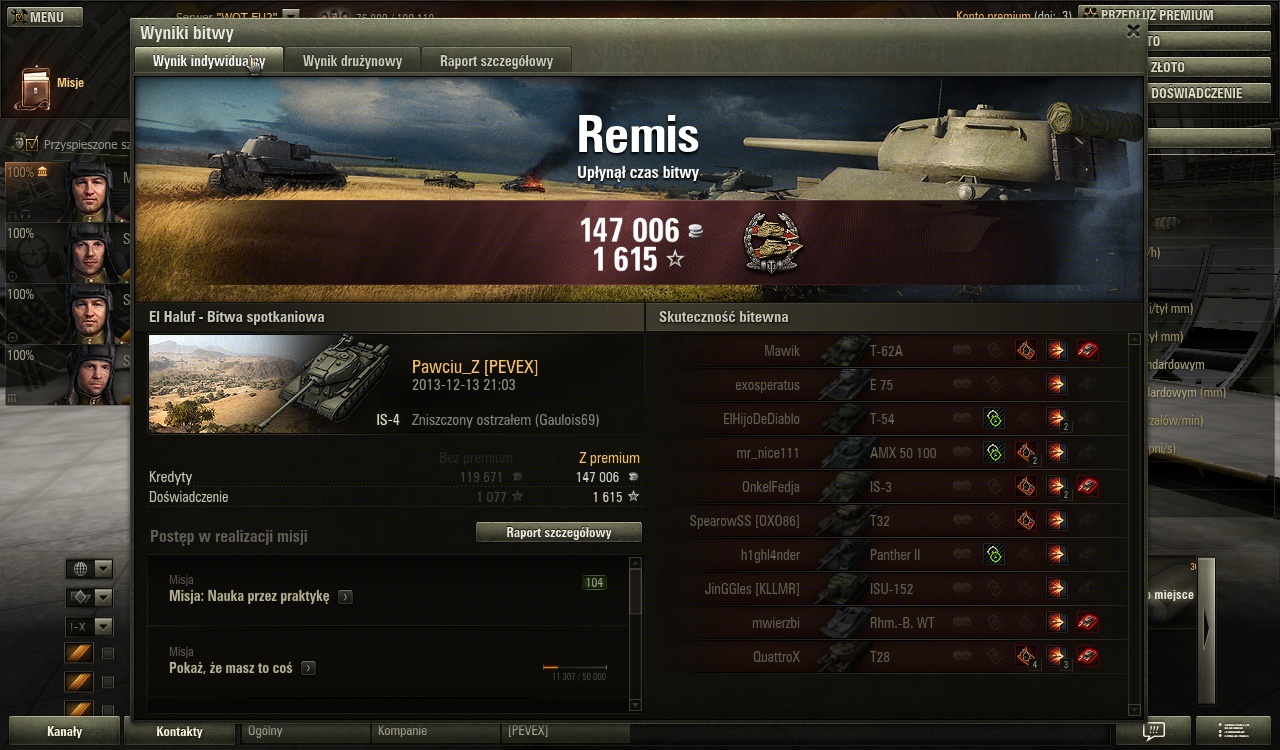Expand the Pokaż, że masz to coś mission
This screenshot has height=750, width=1280.
(308, 668)
